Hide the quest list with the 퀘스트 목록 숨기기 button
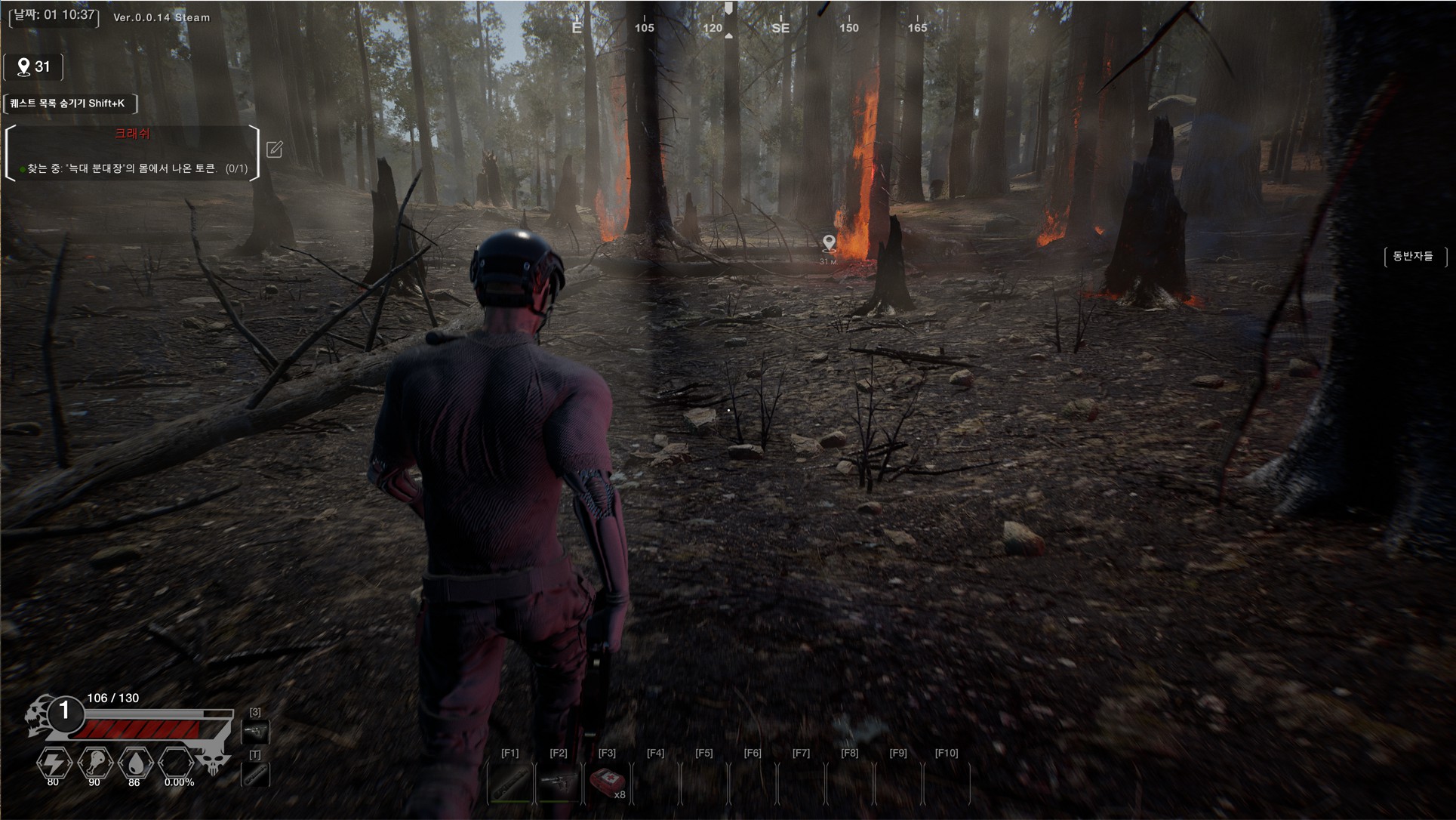Image resolution: width=1456 pixels, height=820 pixels. click(x=69, y=103)
